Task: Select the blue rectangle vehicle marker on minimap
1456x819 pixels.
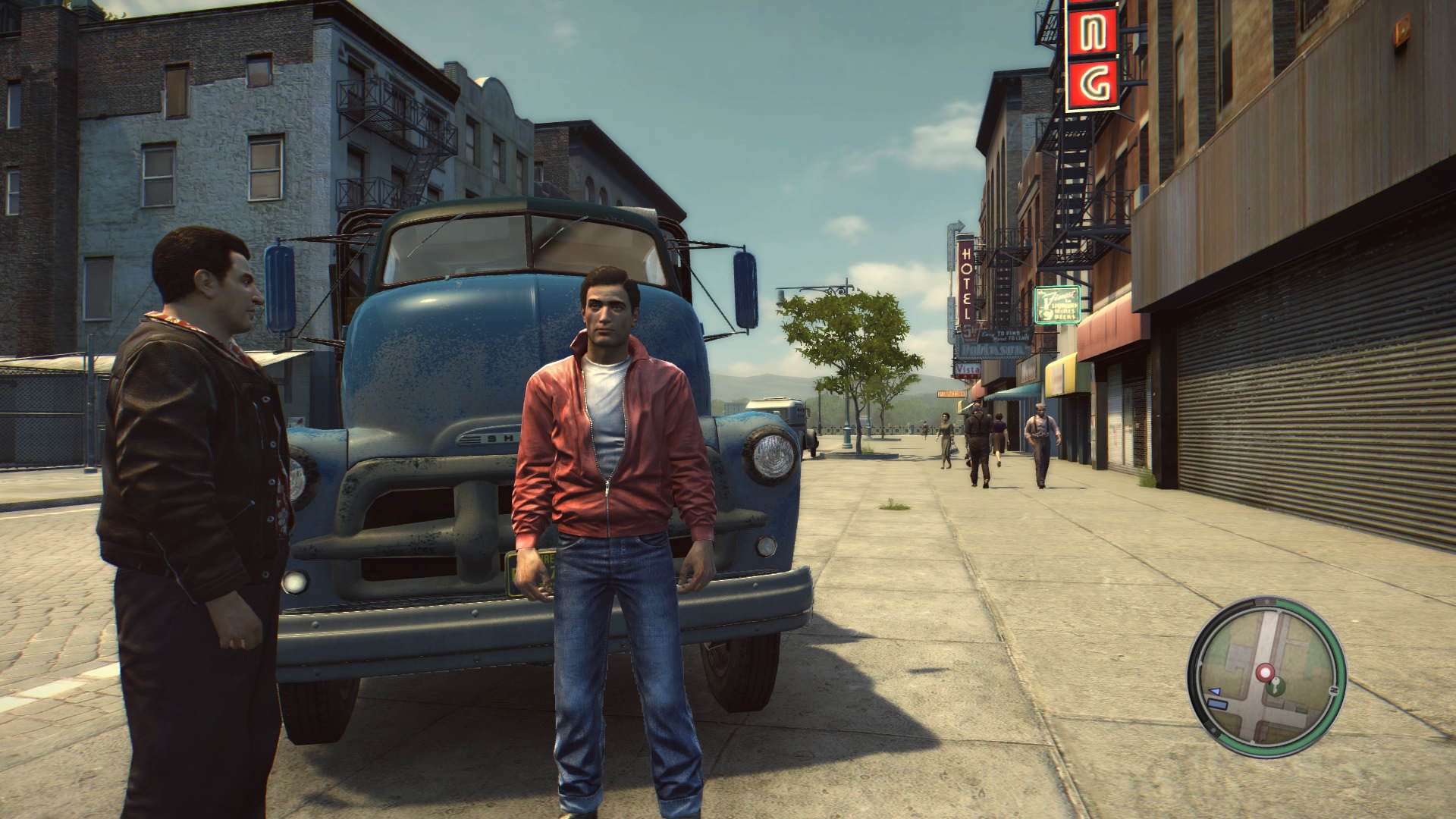Action: [1218, 705]
